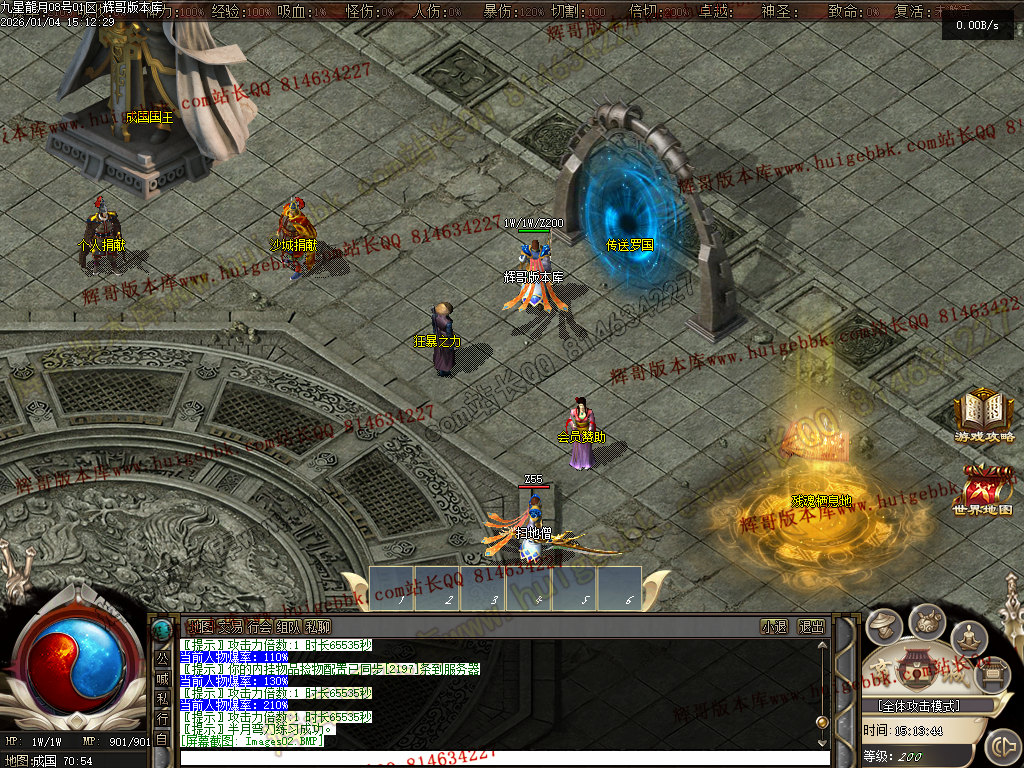This screenshot has width=1024, height=768.
Task: Switch to the 交易 trade tab
Action: (x=230, y=627)
